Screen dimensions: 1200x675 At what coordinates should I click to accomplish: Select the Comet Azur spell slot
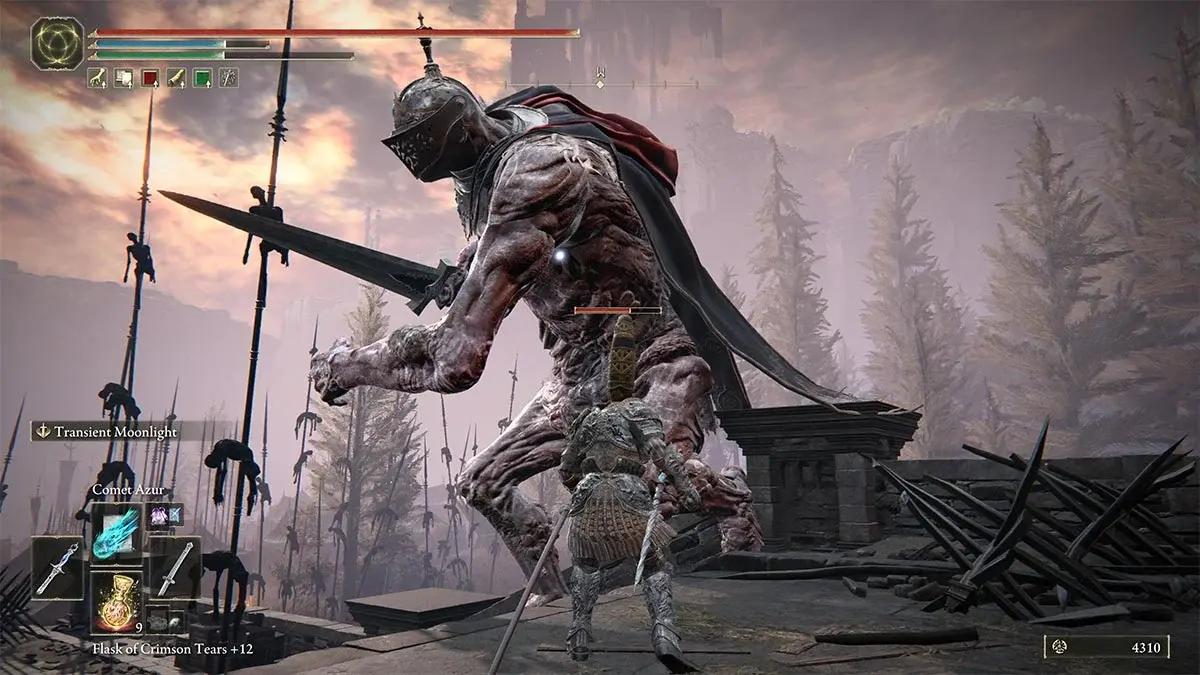point(116,528)
